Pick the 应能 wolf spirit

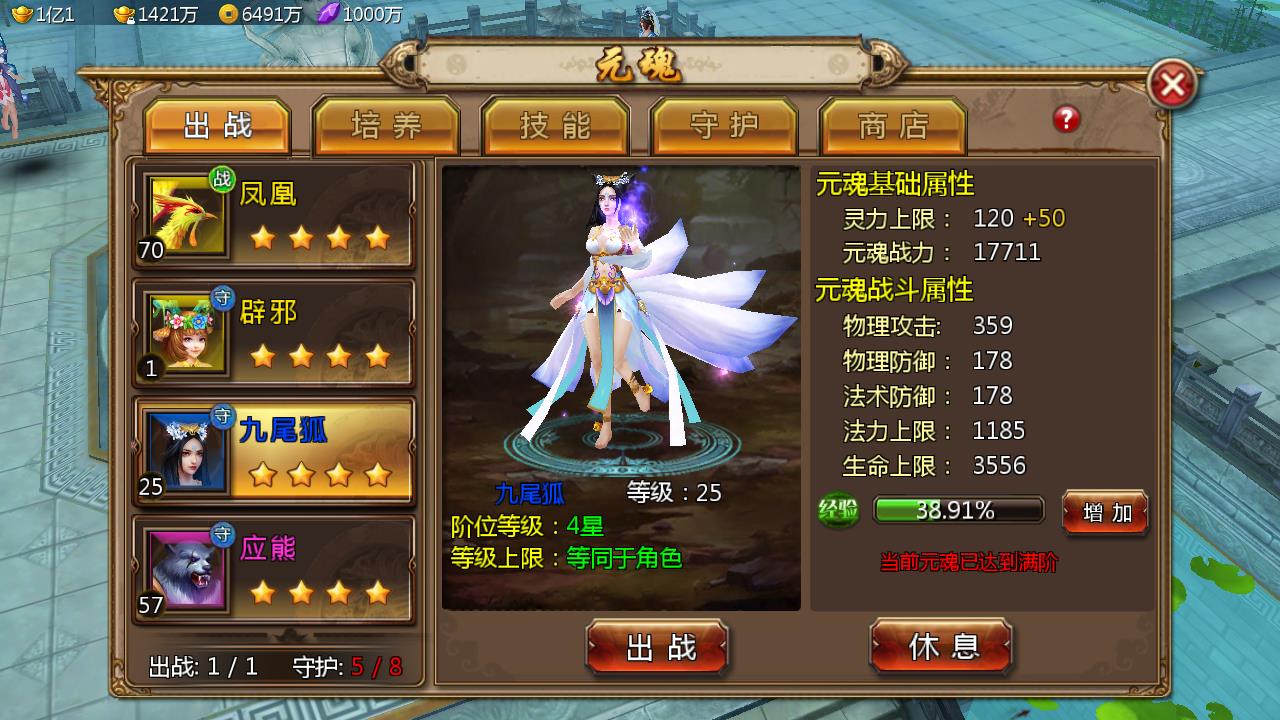[274, 570]
